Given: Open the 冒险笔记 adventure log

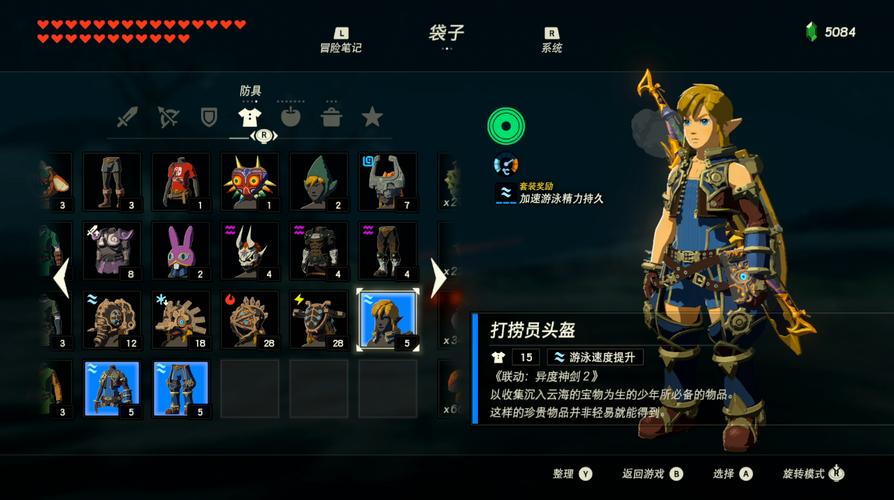Looking at the screenshot, I should coord(341,40).
